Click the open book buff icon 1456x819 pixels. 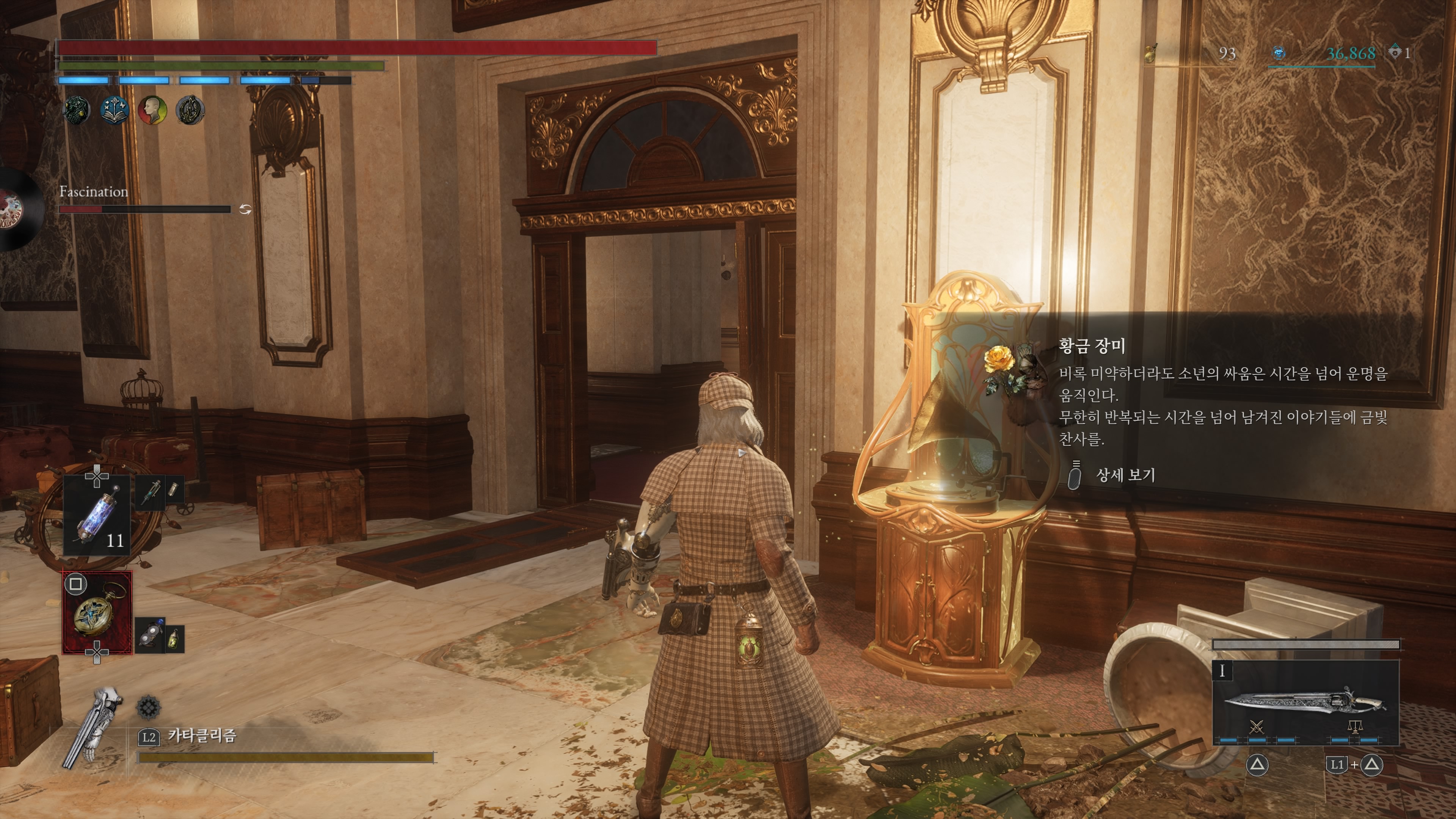coord(114,110)
